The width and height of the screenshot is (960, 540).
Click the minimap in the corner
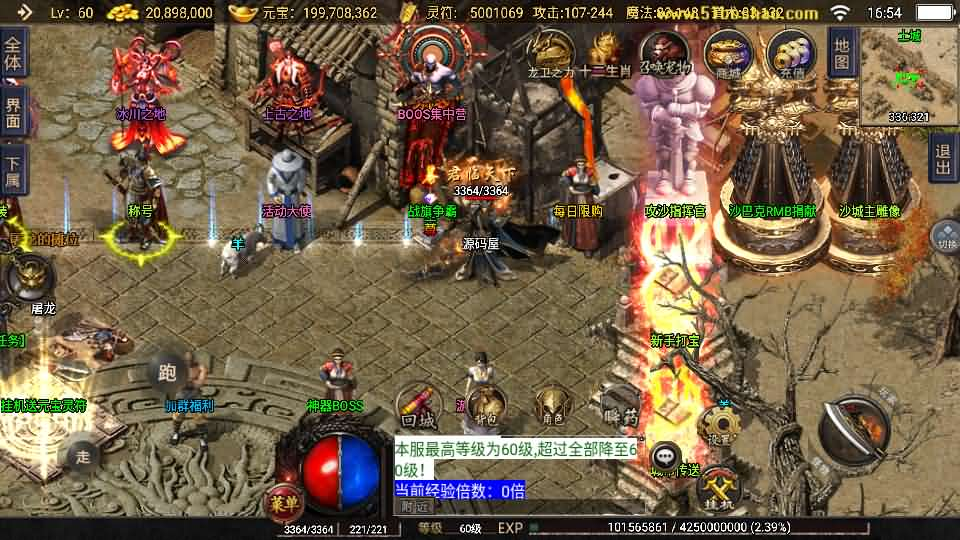tap(909, 75)
